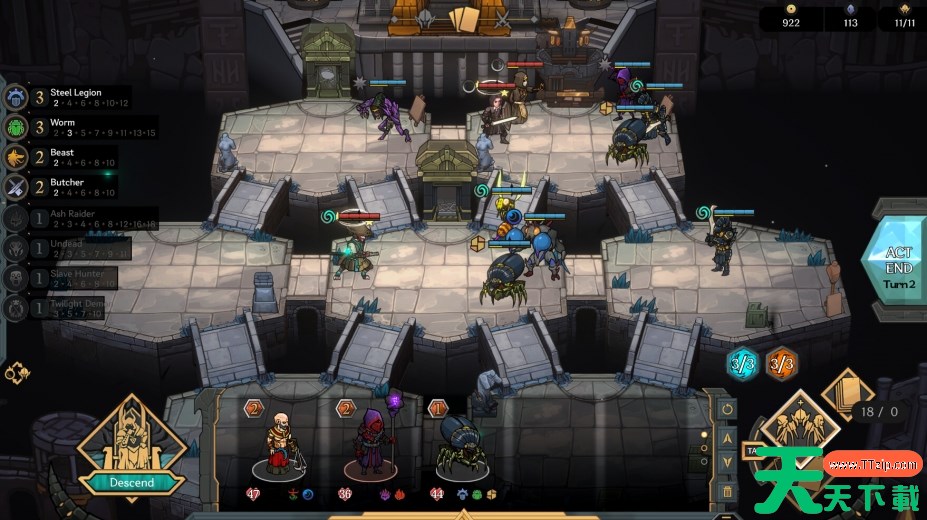
Task: Inspect the Undead synergy row
Action: [70, 248]
